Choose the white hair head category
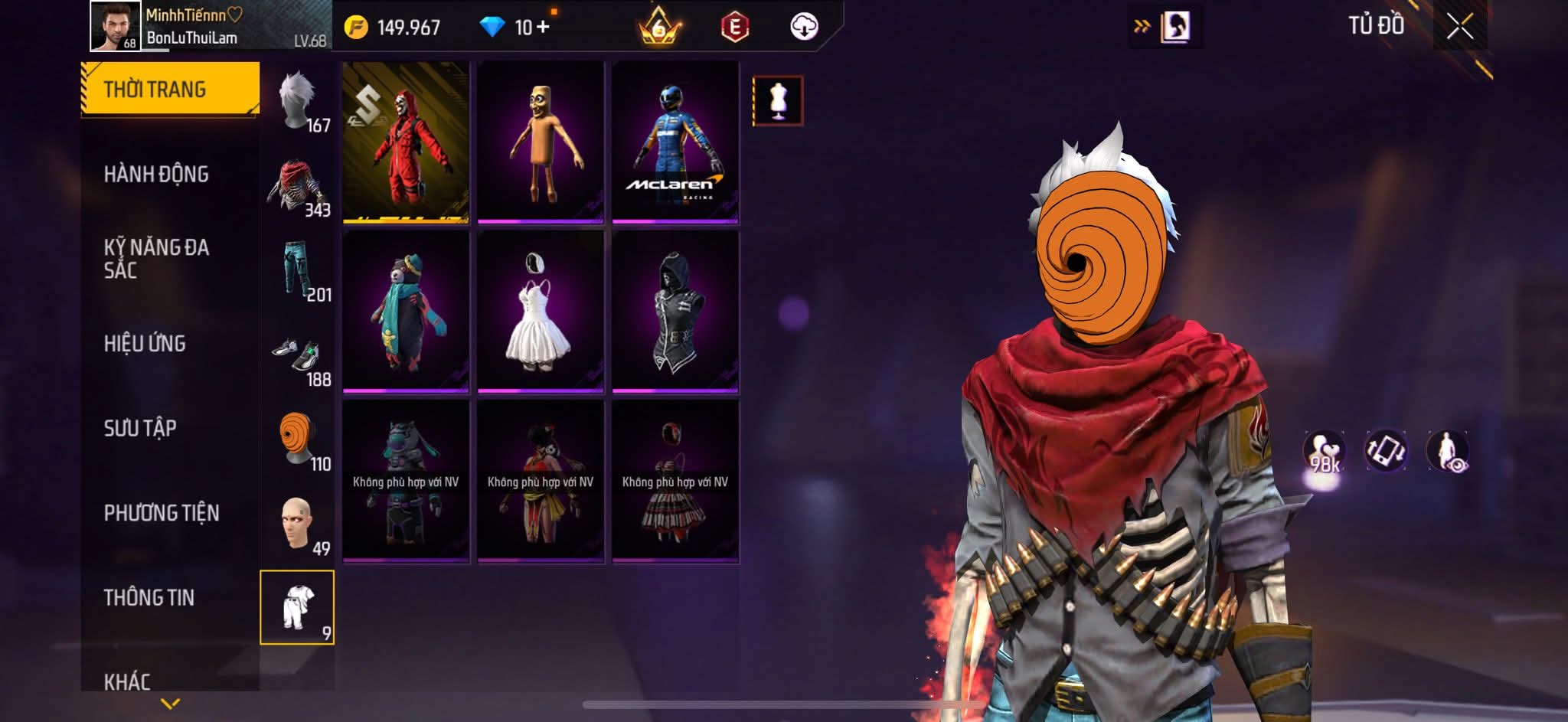The width and height of the screenshot is (1568, 722). [298, 100]
